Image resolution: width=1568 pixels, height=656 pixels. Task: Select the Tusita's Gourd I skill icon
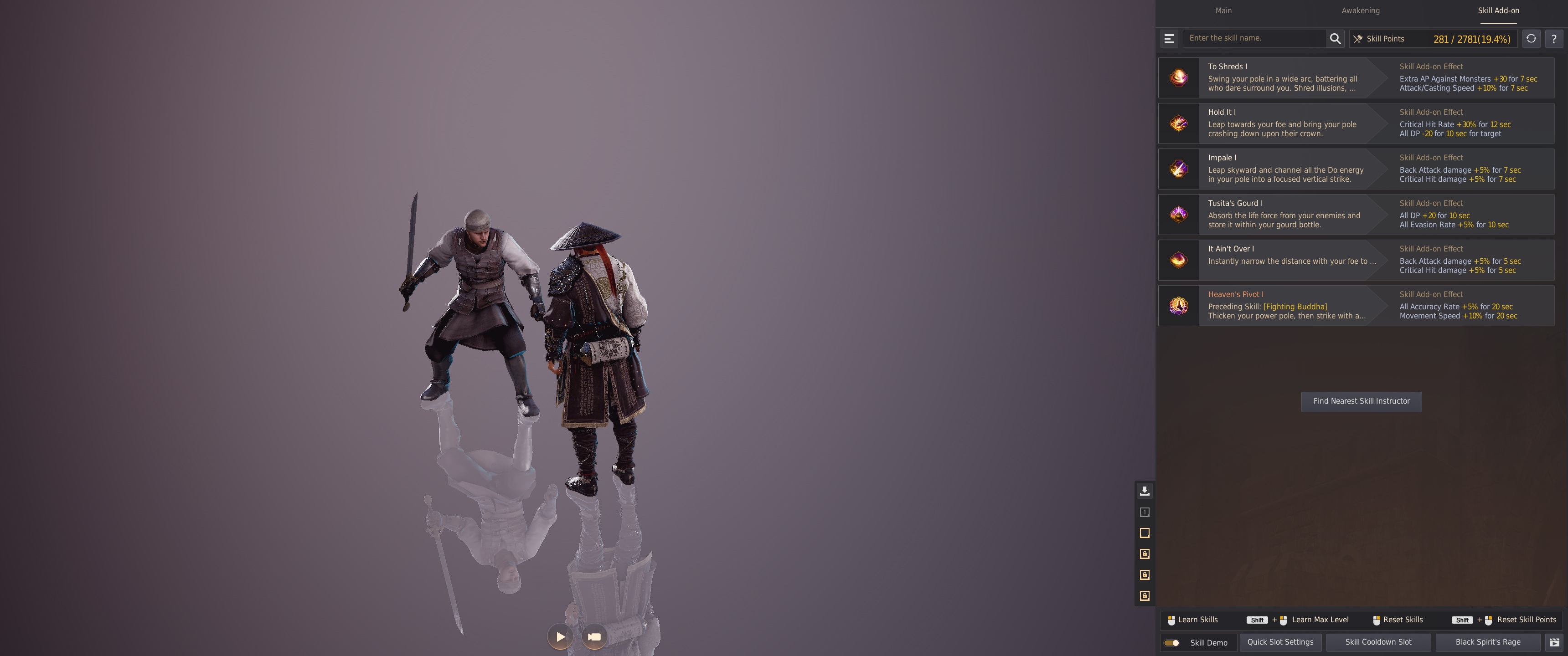[x=1178, y=214]
